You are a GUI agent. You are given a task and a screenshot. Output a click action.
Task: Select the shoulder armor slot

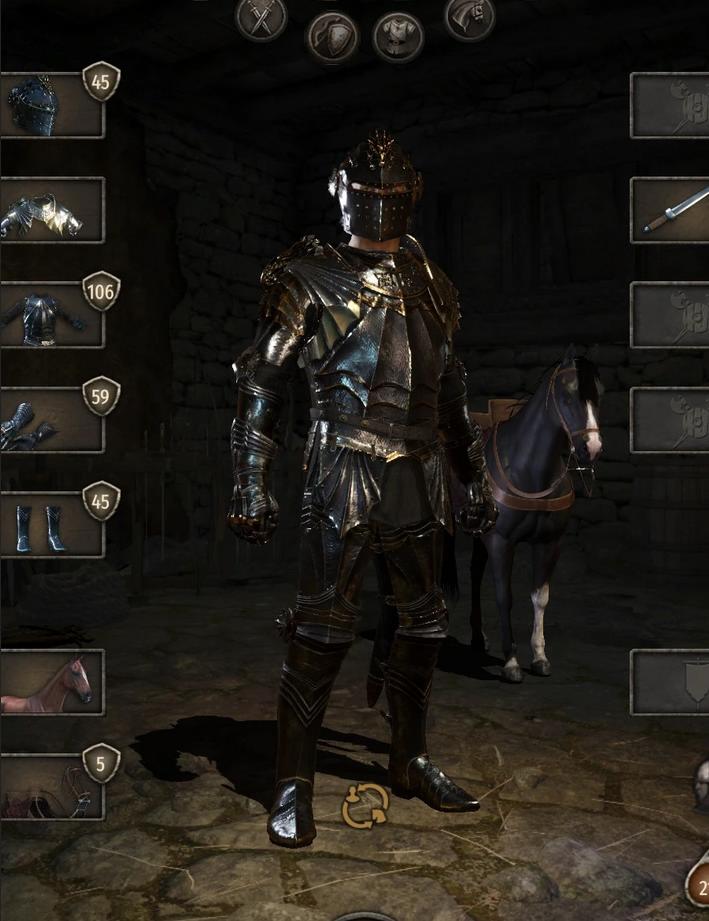pyautogui.click(x=50, y=210)
